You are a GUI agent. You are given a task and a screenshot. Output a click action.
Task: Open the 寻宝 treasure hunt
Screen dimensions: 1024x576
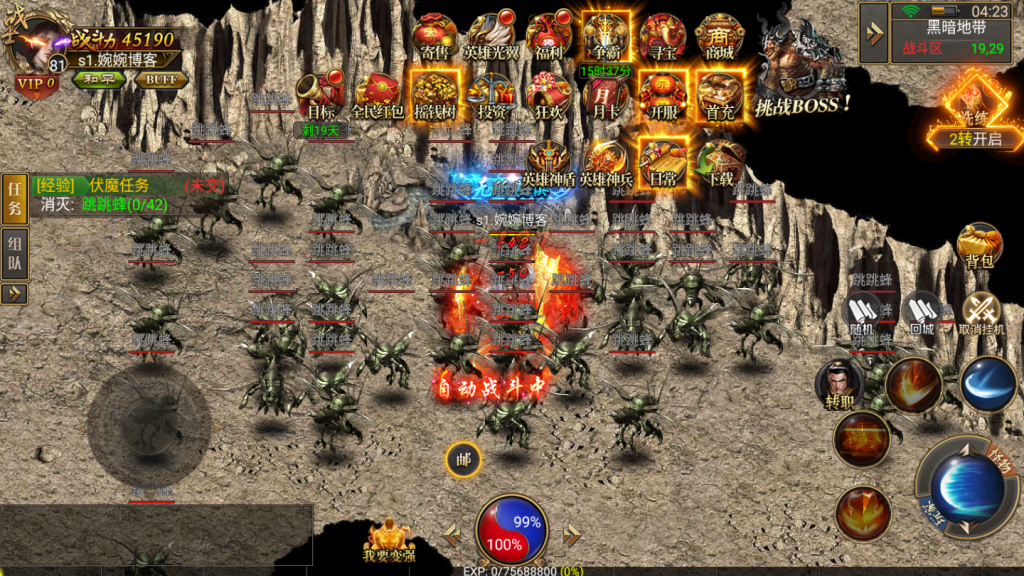(x=662, y=37)
